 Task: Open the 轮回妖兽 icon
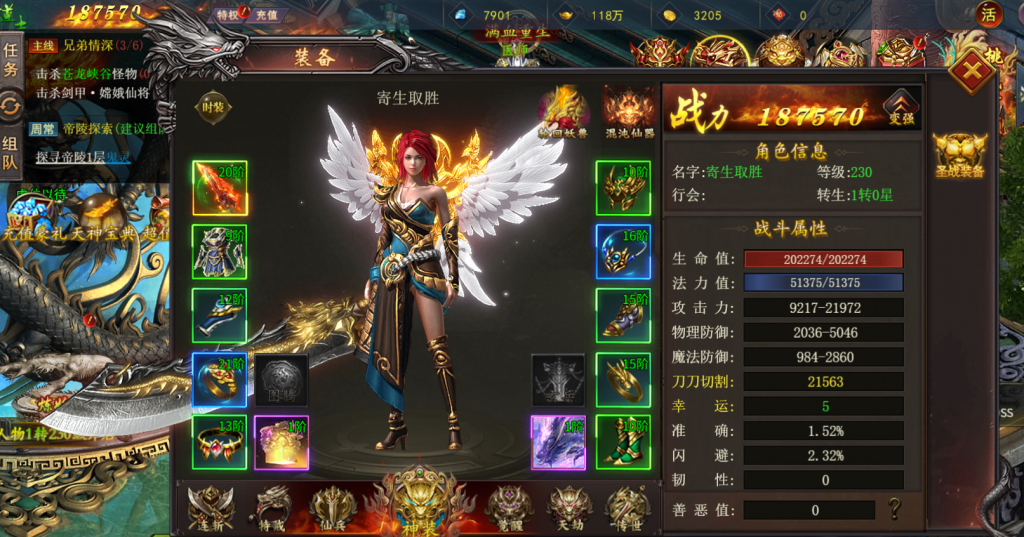[x=564, y=110]
